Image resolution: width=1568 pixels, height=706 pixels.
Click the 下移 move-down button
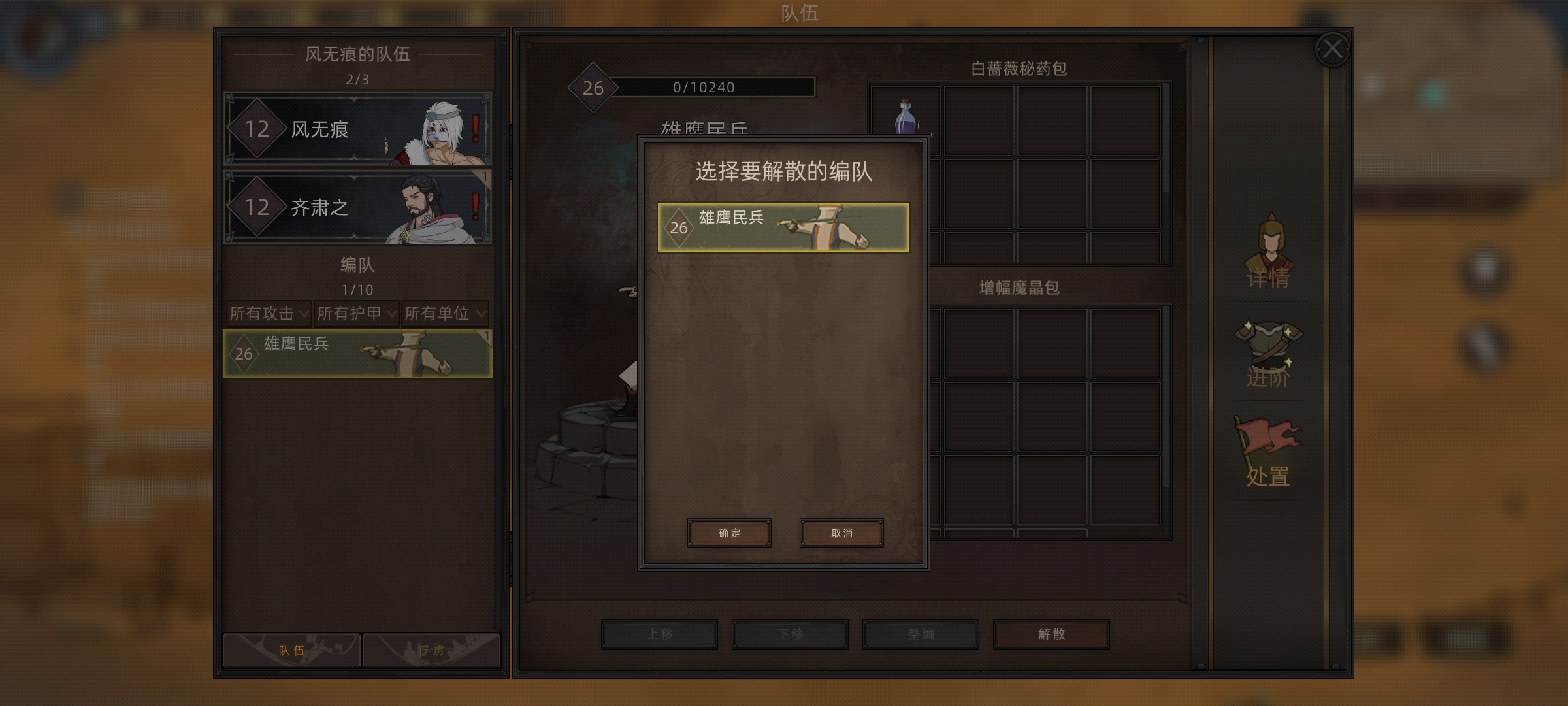pyautogui.click(x=790, y=634)
